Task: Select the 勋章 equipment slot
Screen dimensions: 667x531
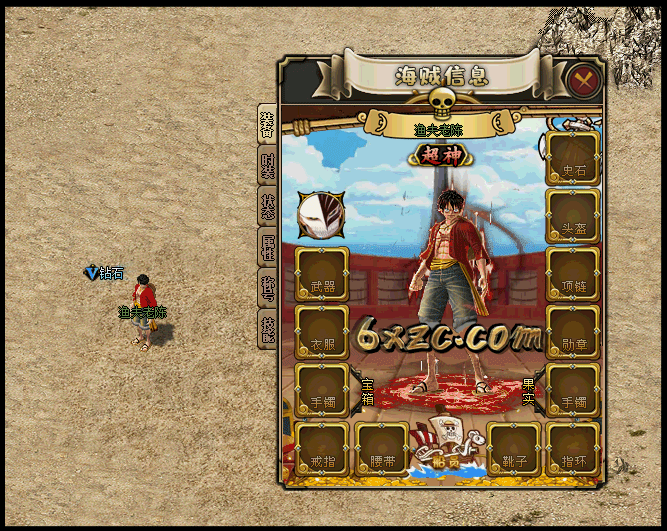Action: coord(573,333)
